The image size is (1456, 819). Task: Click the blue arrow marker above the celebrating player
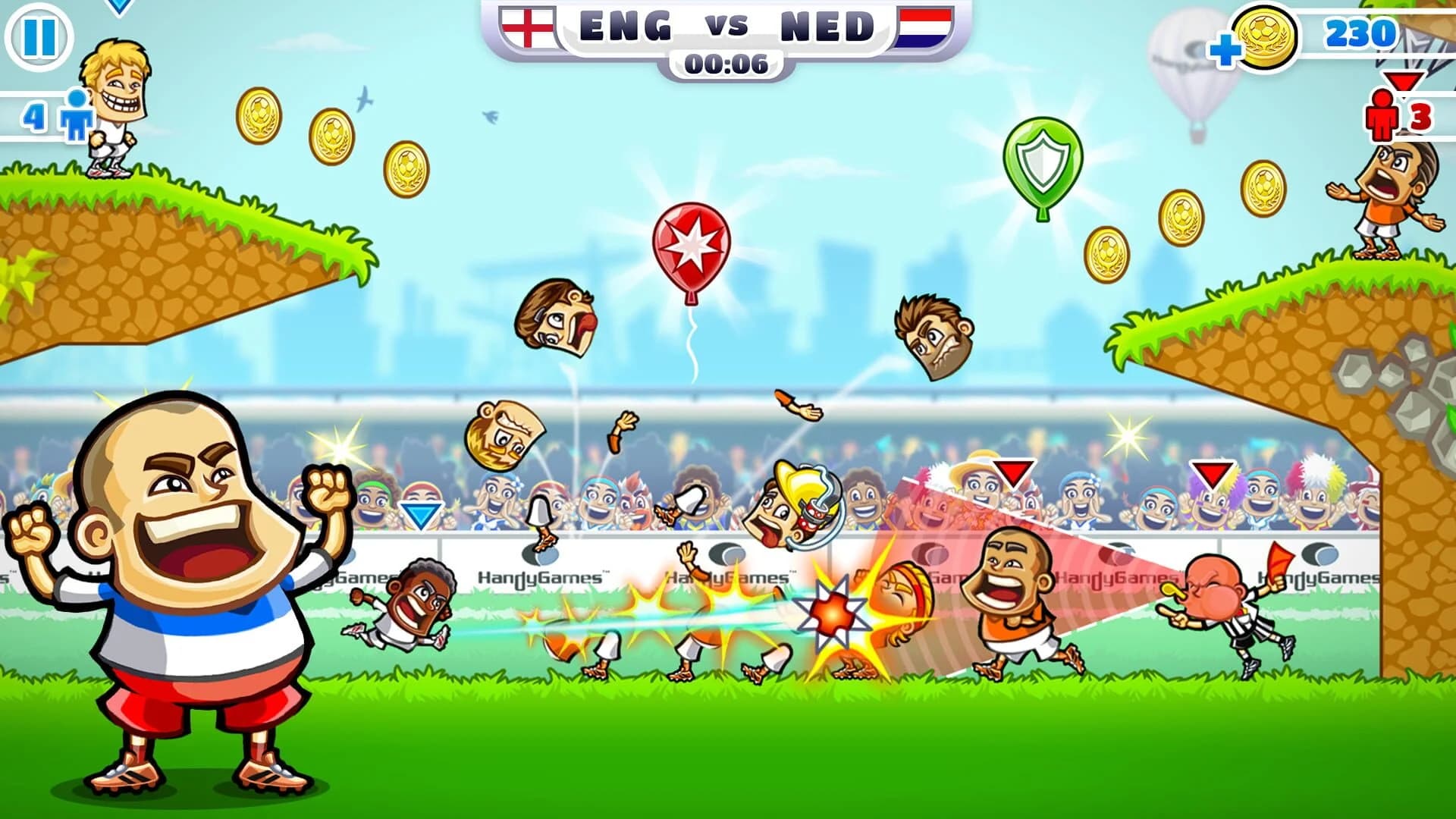click(x=419, y=516)
